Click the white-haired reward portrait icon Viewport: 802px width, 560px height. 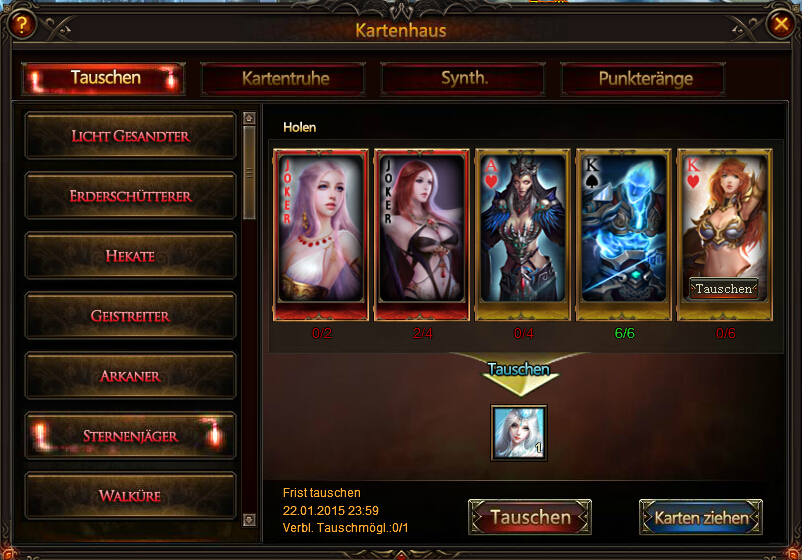[519, 432]
